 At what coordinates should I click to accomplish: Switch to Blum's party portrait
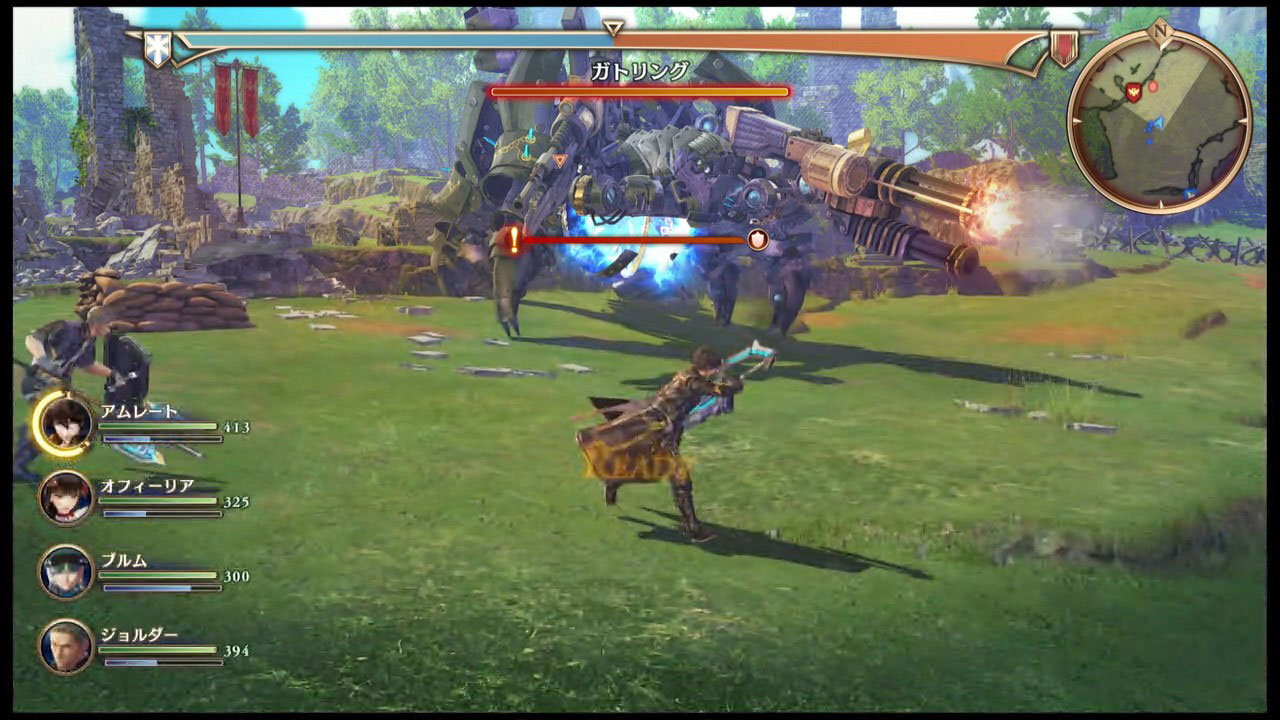coord(66,572)
